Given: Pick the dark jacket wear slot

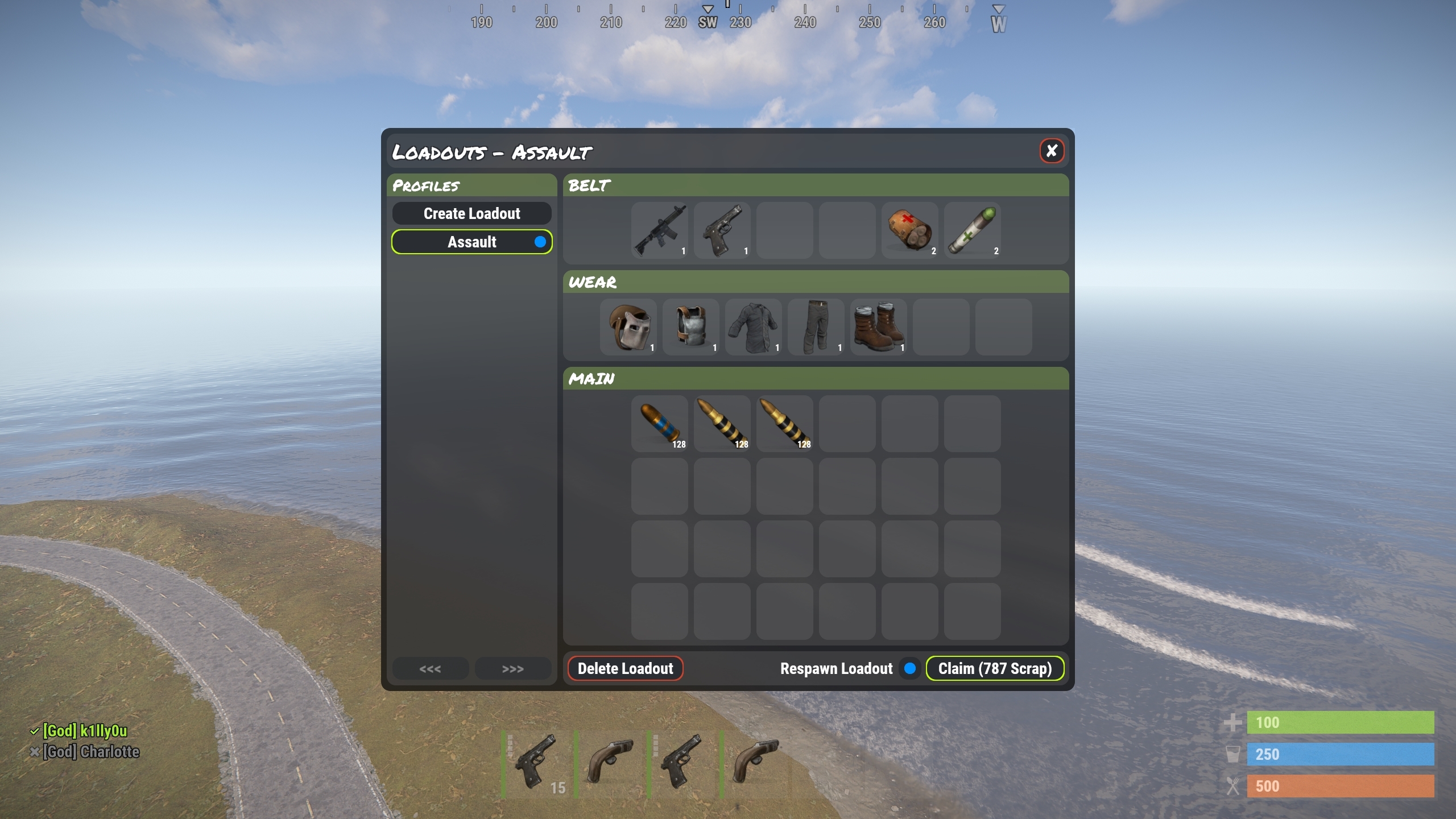Looking at the screenshot, I should tap(753, 327).
